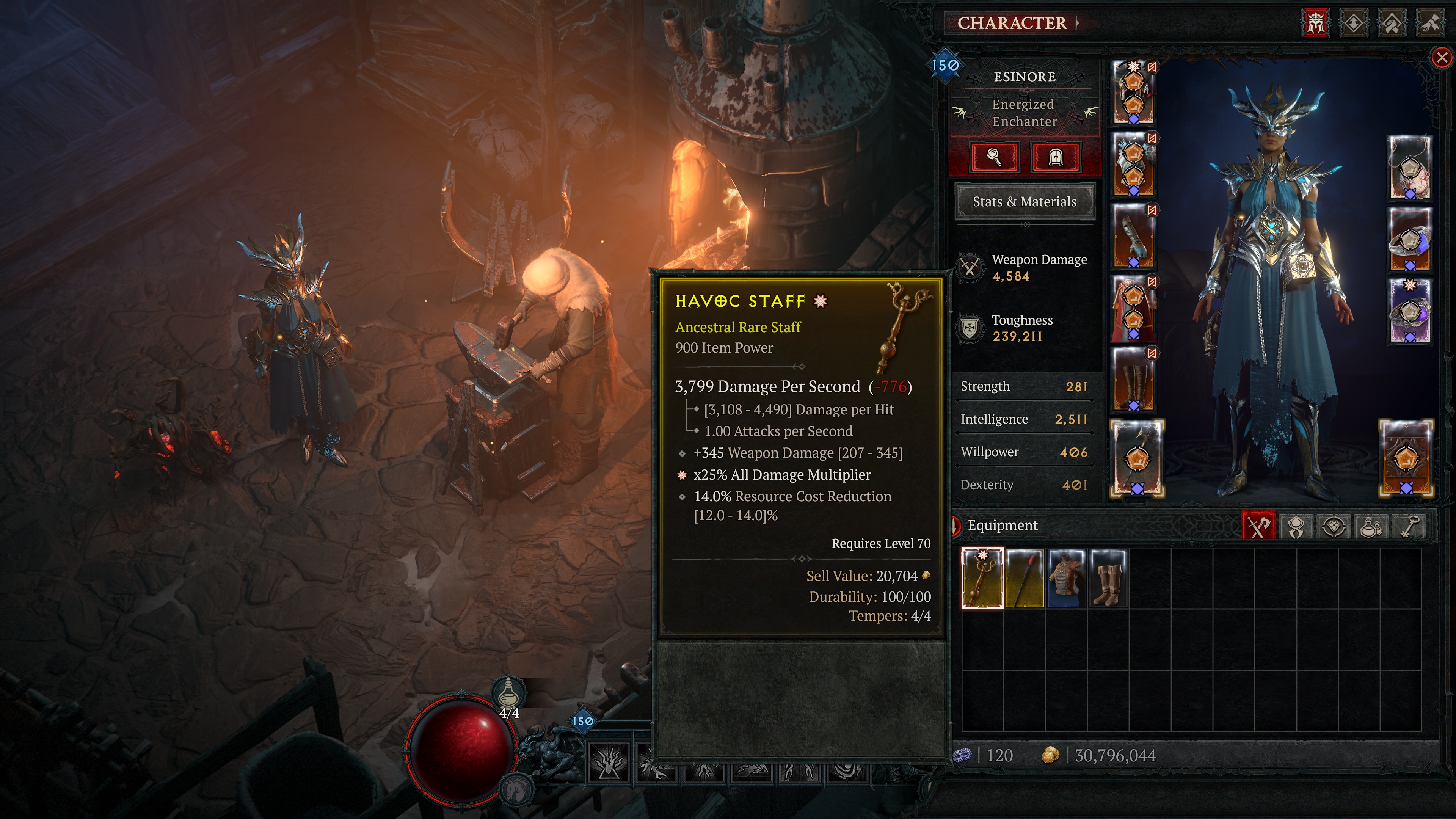Image resolution: width=1456 pixels, height=819 pixels.
Task: Select the Havoc Staff in the inventory
Action: pos(982,577)
